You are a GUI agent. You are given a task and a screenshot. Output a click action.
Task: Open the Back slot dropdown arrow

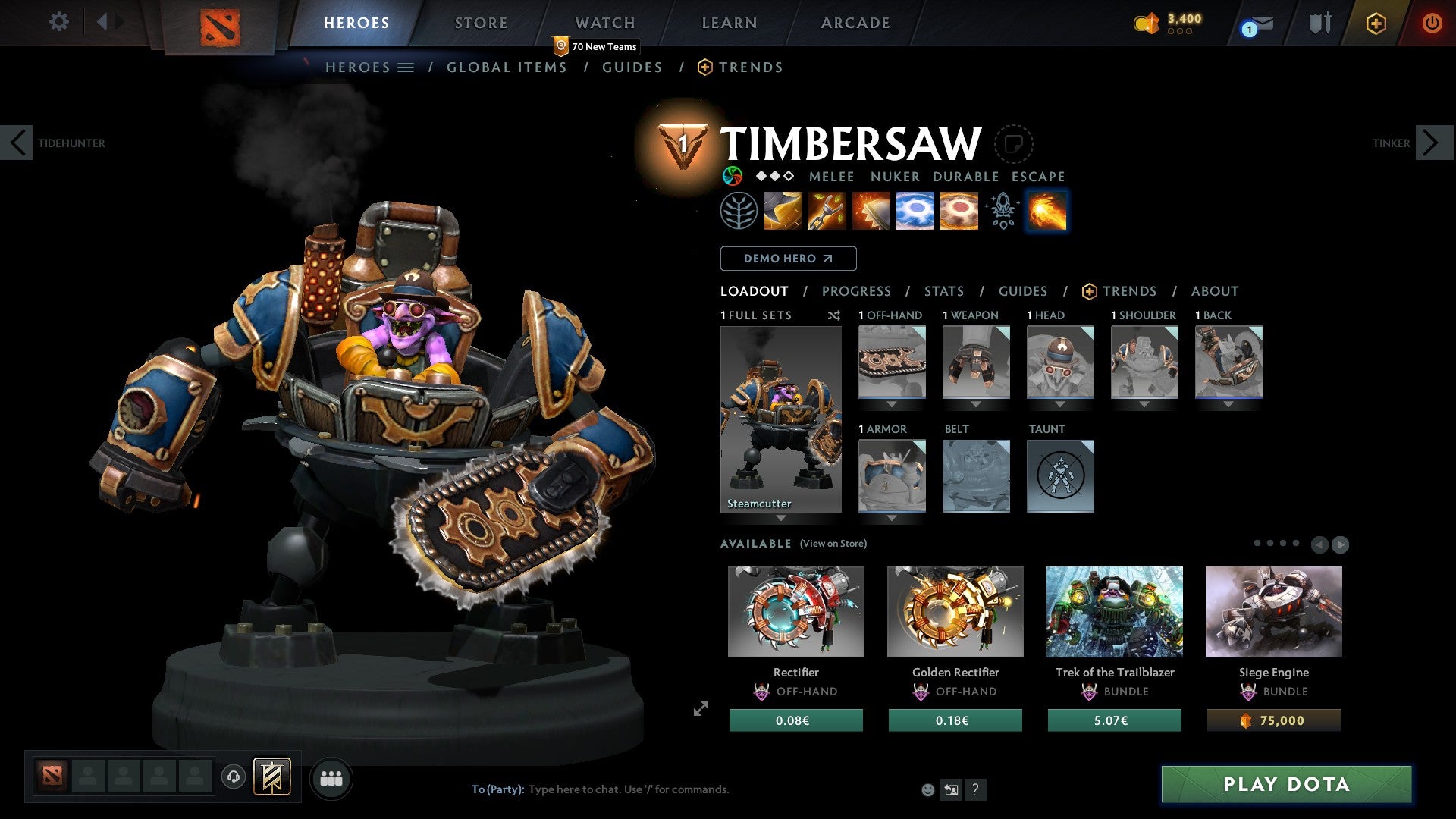click(x=1228, y=404)
